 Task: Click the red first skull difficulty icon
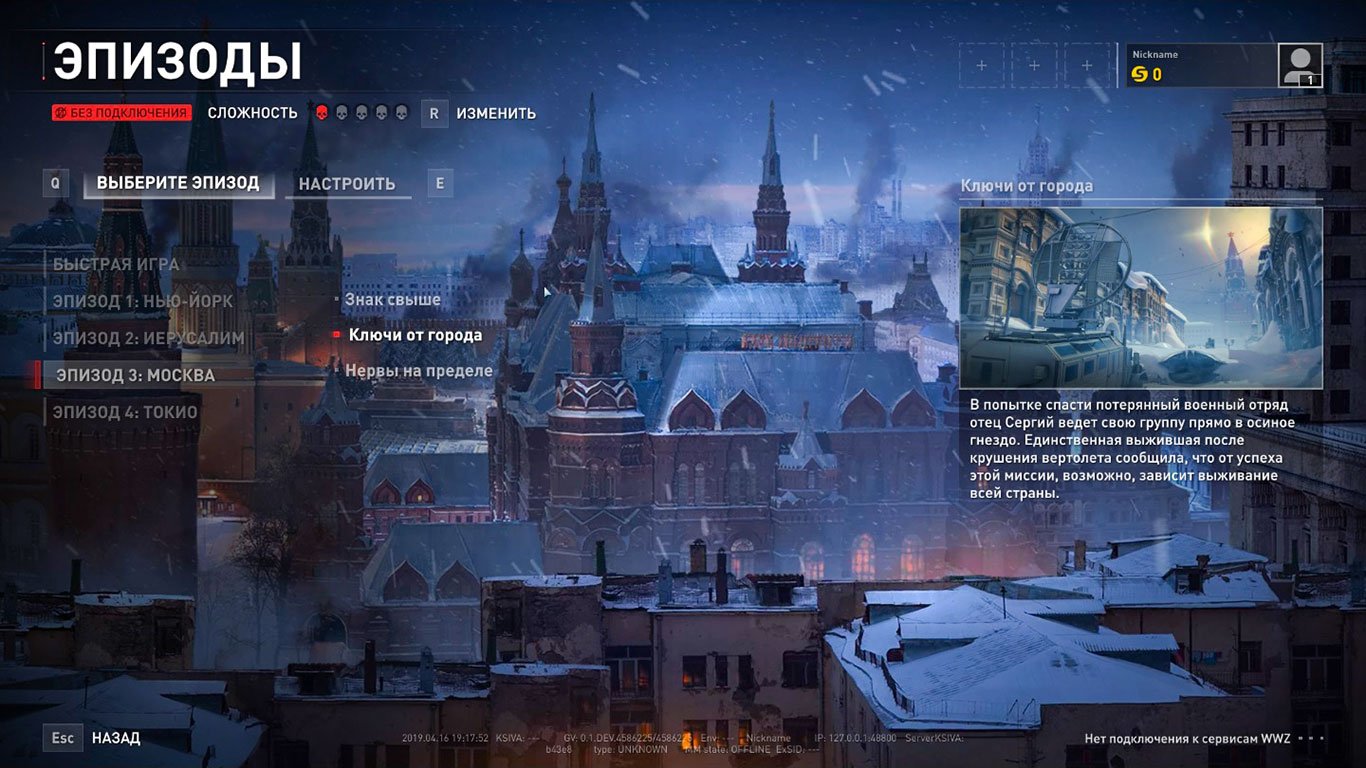point(320,113)
